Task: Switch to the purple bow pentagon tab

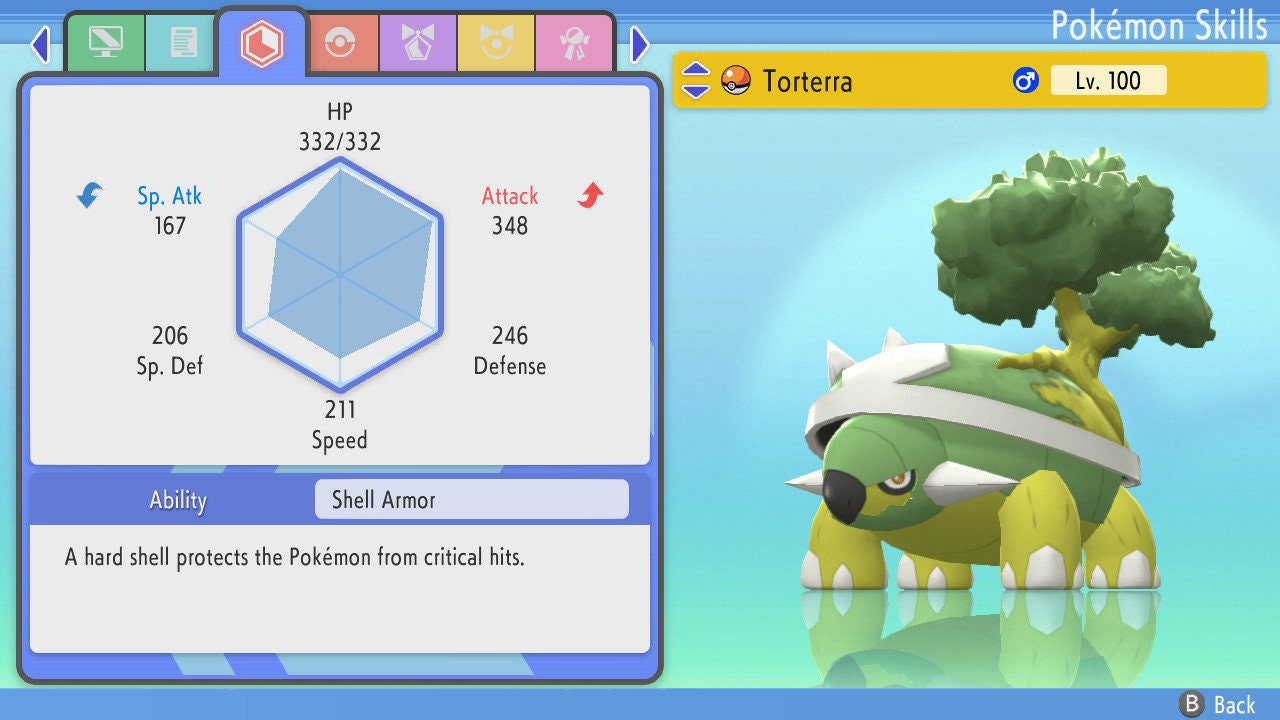Action: point(417,43)
